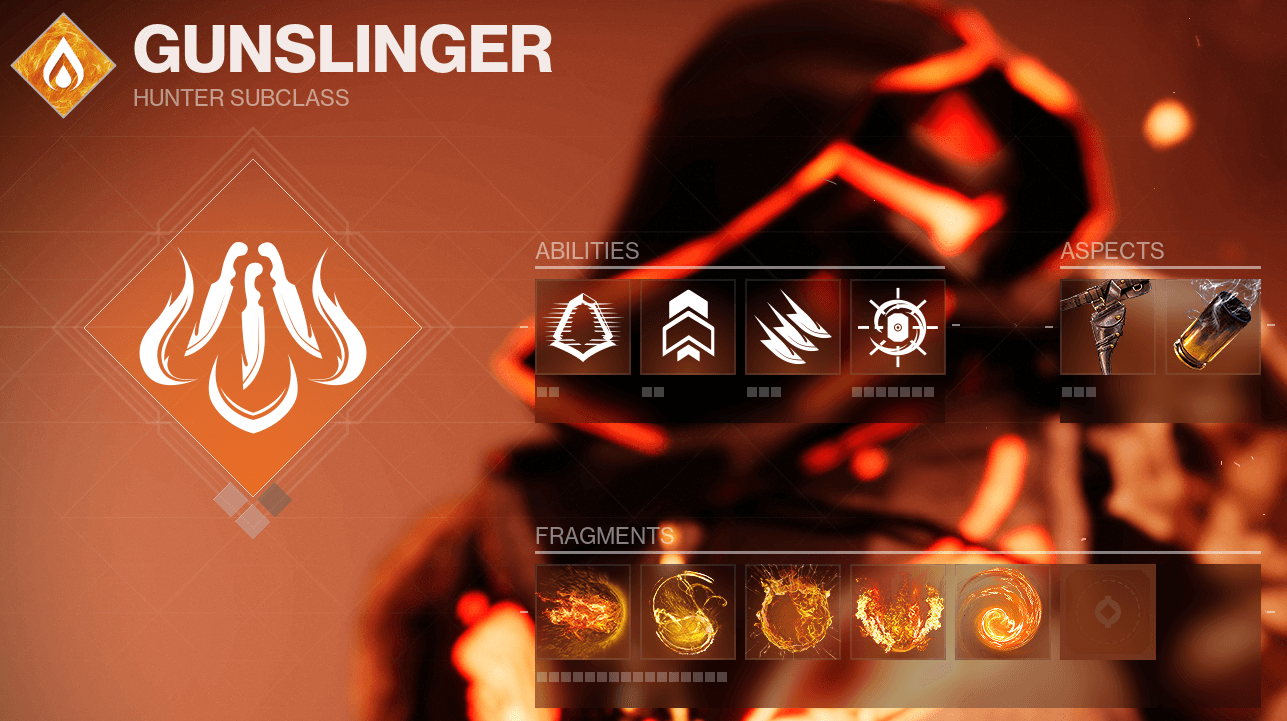The height and width of the screenshot is (721, 1287).
Task: Open the golden ring Fragment in slot two
Action: (x=687, y=612)
